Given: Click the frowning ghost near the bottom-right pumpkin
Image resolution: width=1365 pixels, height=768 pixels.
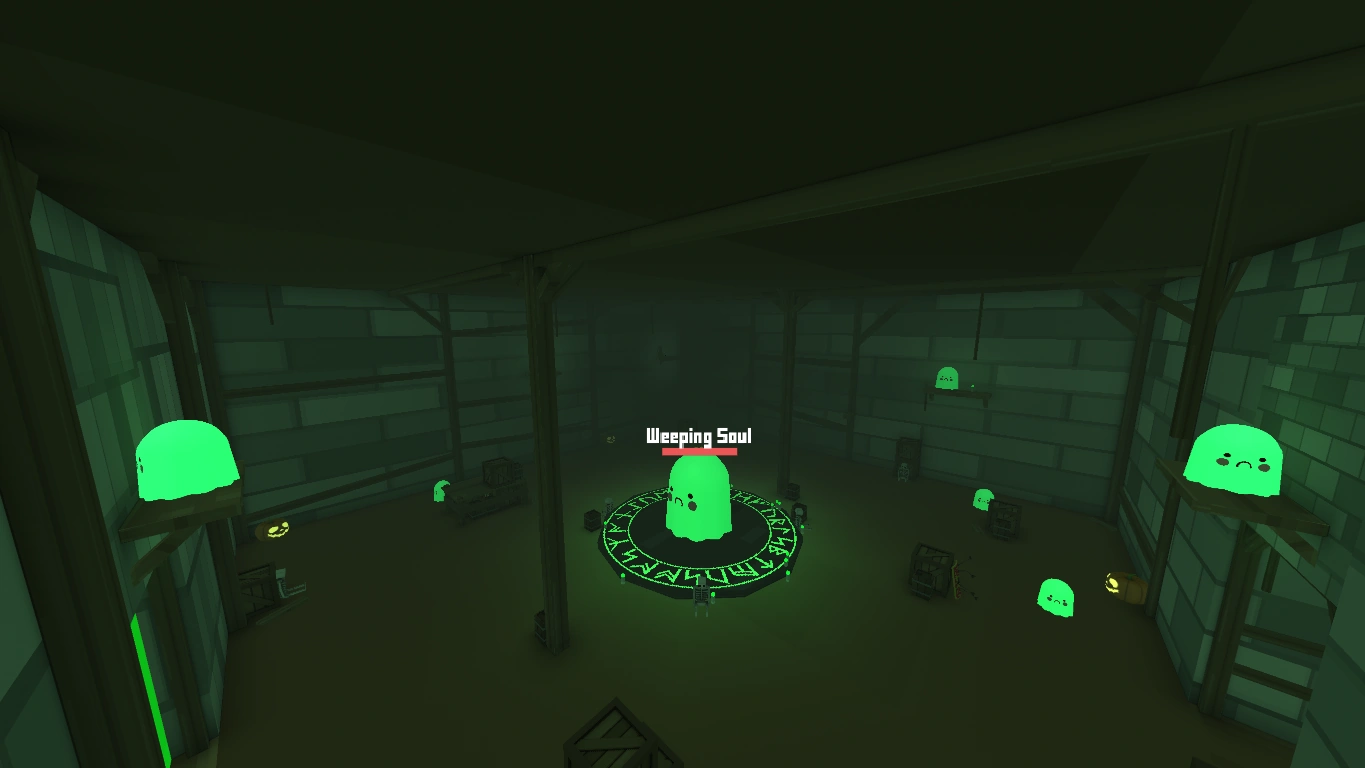Looking at the screenshot, I should coord(1055,596).
